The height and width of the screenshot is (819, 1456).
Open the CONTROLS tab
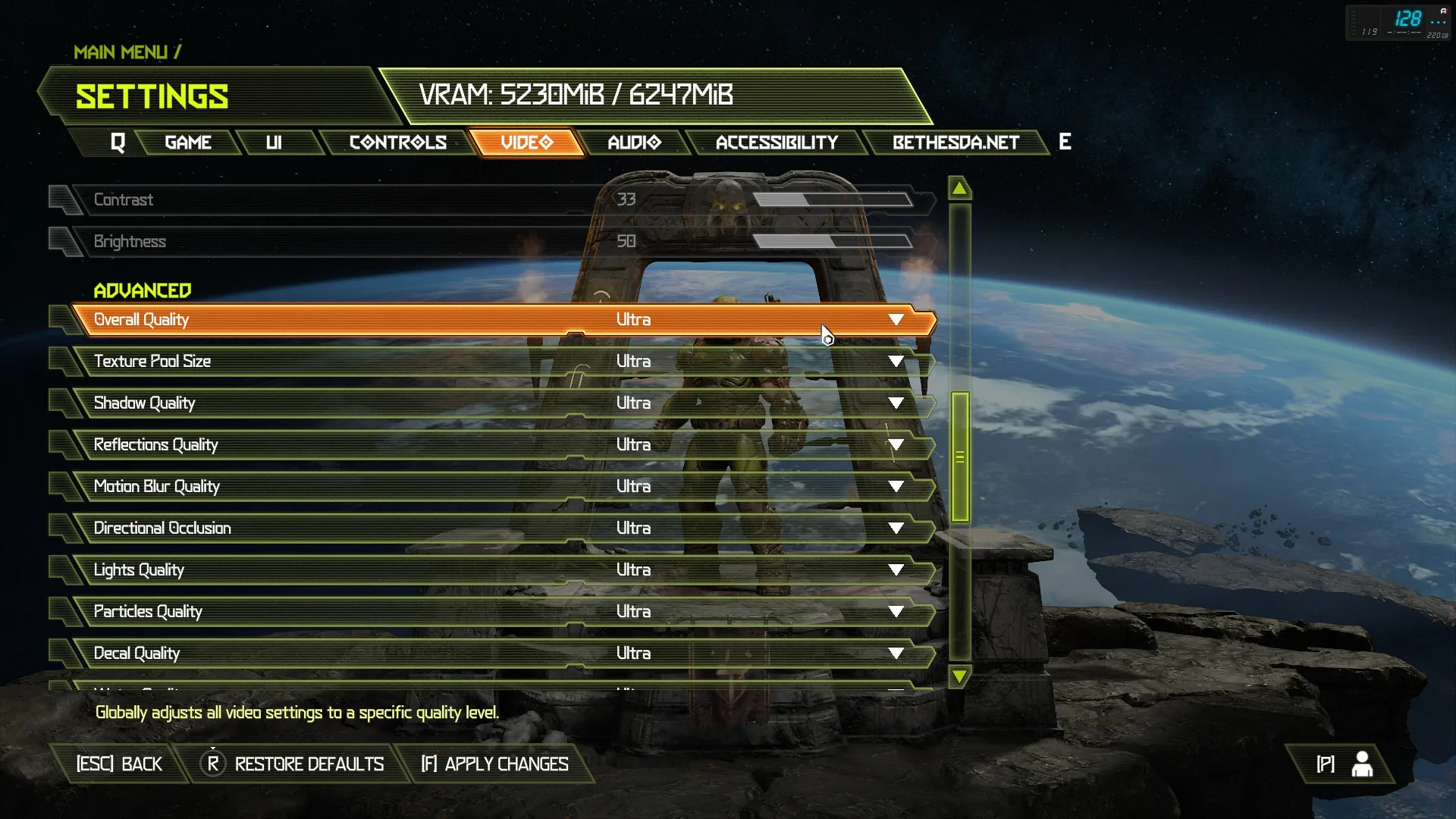point(397,142)
